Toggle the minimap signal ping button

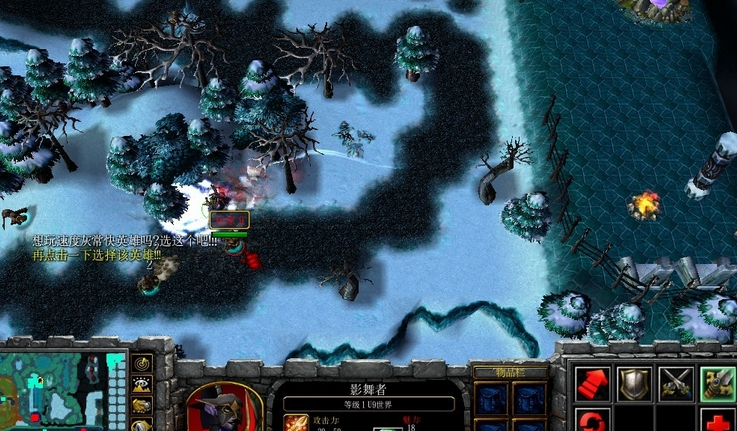pos(142,362)
